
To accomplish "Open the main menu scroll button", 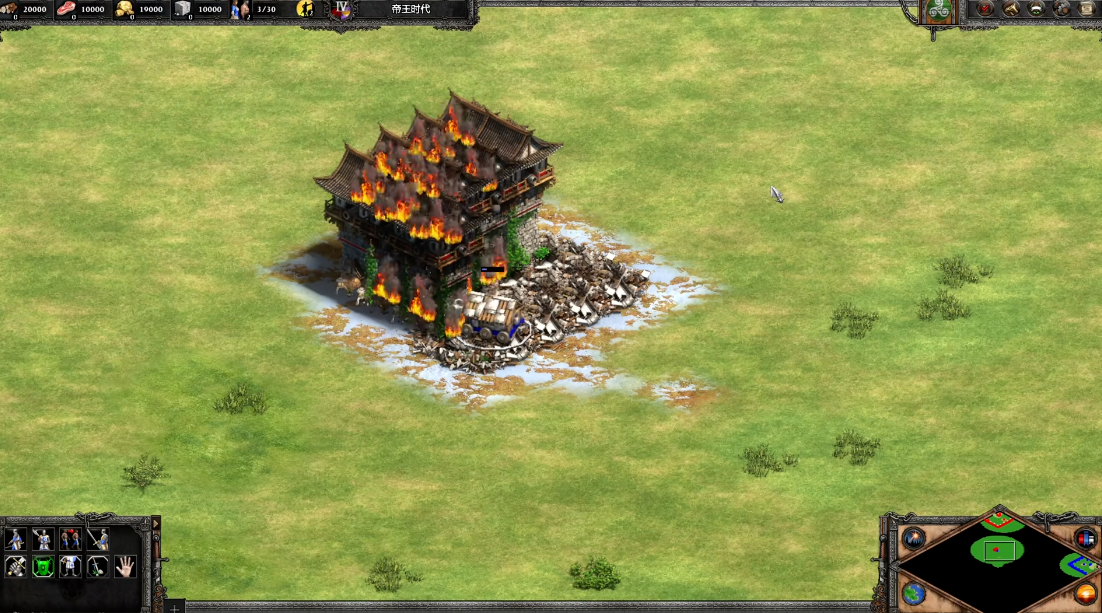I will pyautogui.click(x=1086, y=9).
